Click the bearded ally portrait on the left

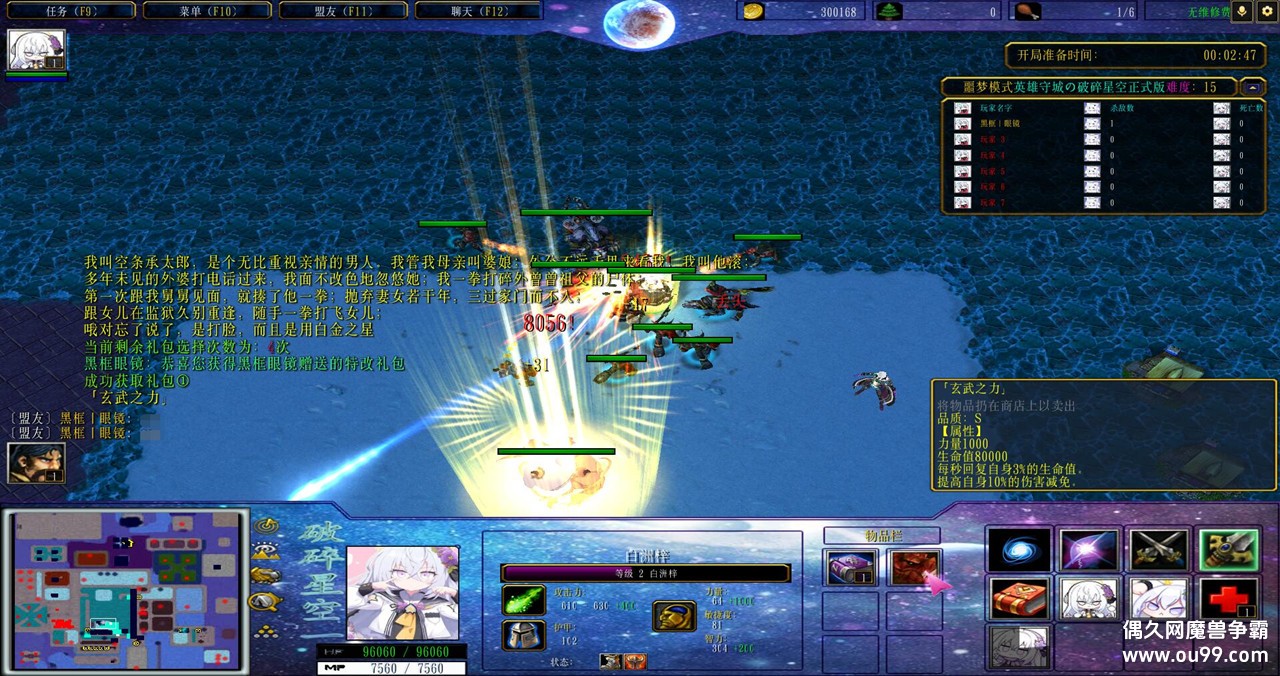point(37,463)
